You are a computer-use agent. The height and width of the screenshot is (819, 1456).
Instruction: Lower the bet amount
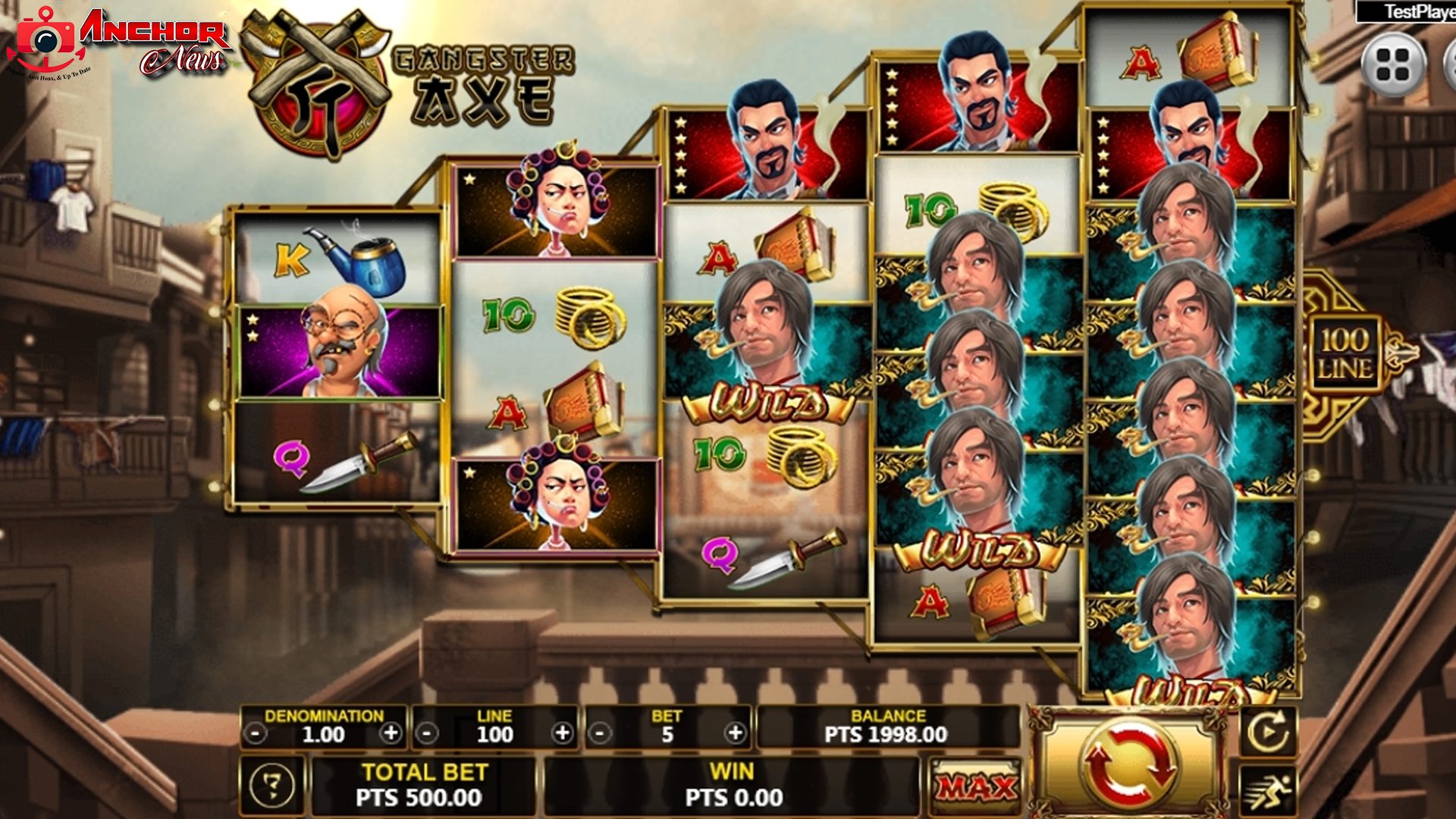click(601, 734)
